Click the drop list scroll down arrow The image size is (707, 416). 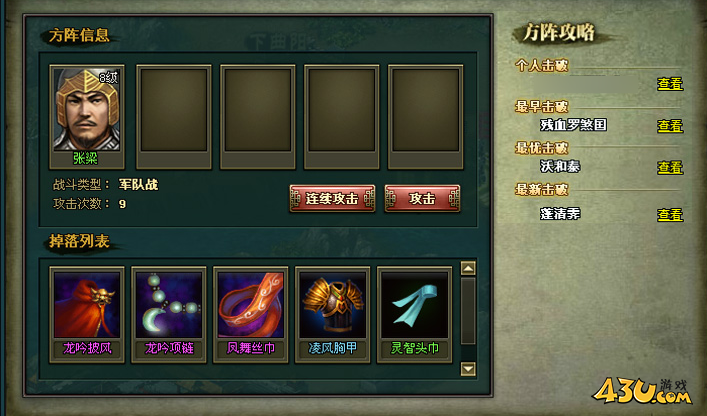(467, 369)
